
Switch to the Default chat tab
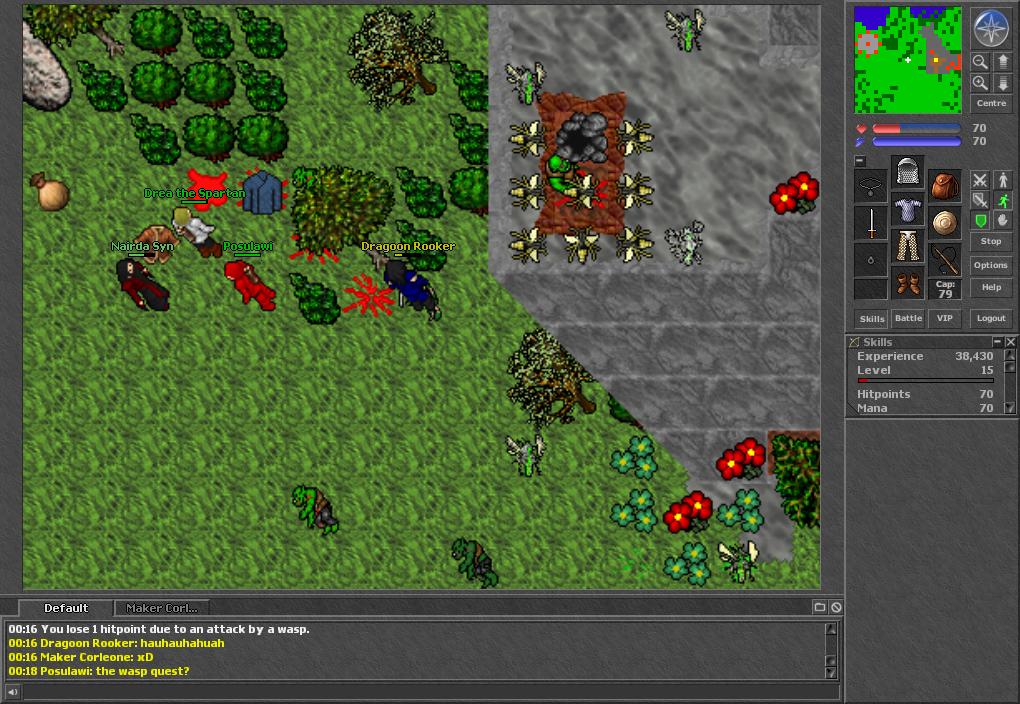tap(66, 608)
